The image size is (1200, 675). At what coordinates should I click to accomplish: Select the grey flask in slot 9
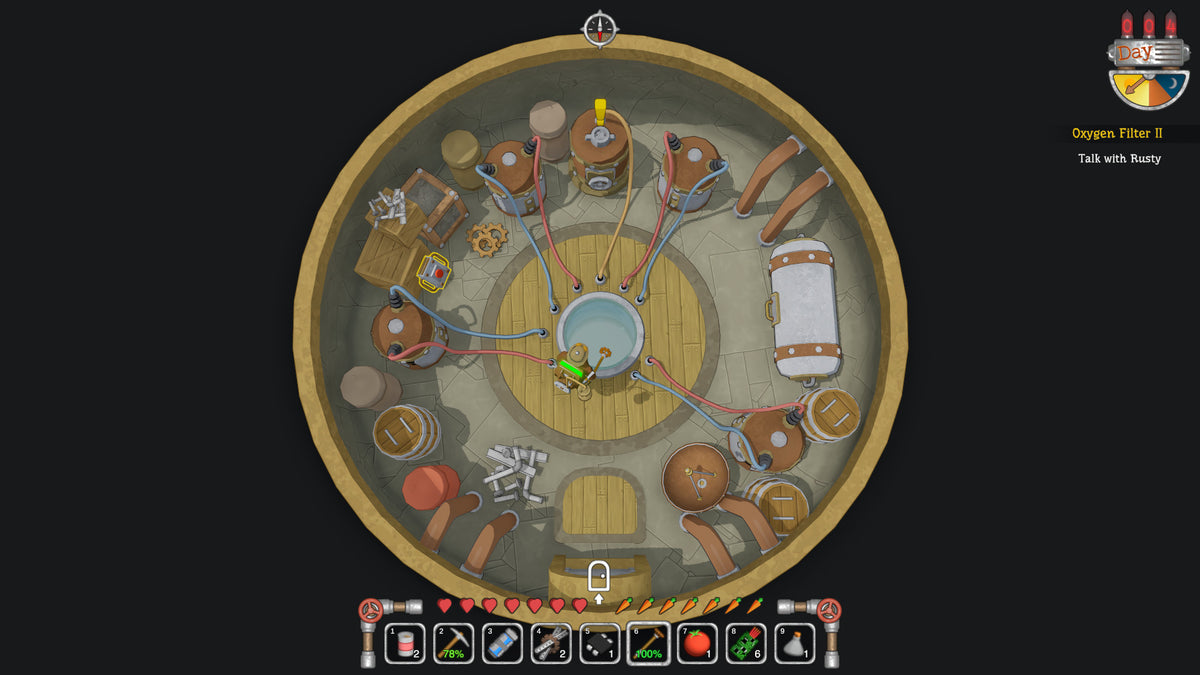click(795, 643)
